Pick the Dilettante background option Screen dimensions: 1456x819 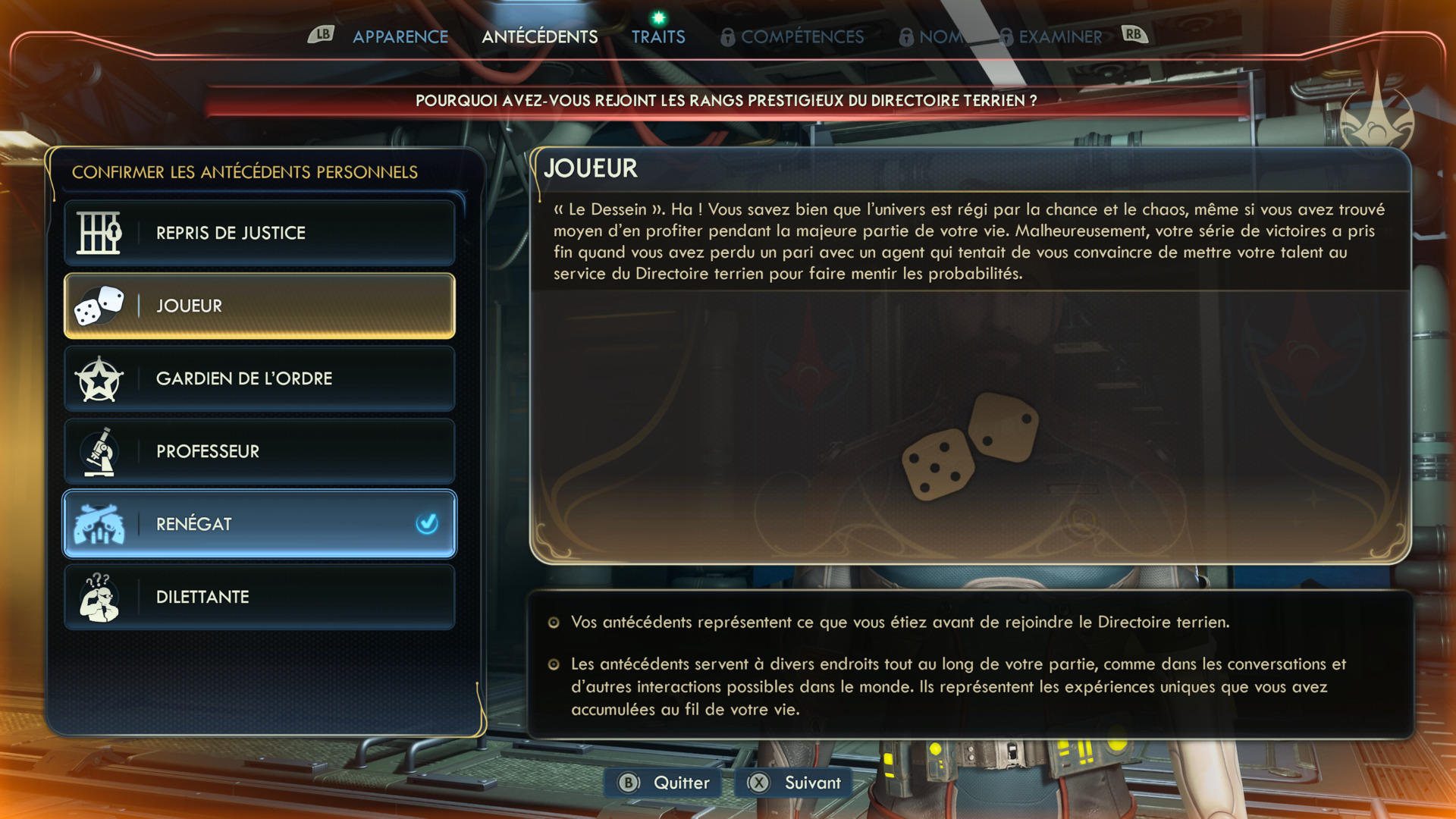tap(259, 597)
